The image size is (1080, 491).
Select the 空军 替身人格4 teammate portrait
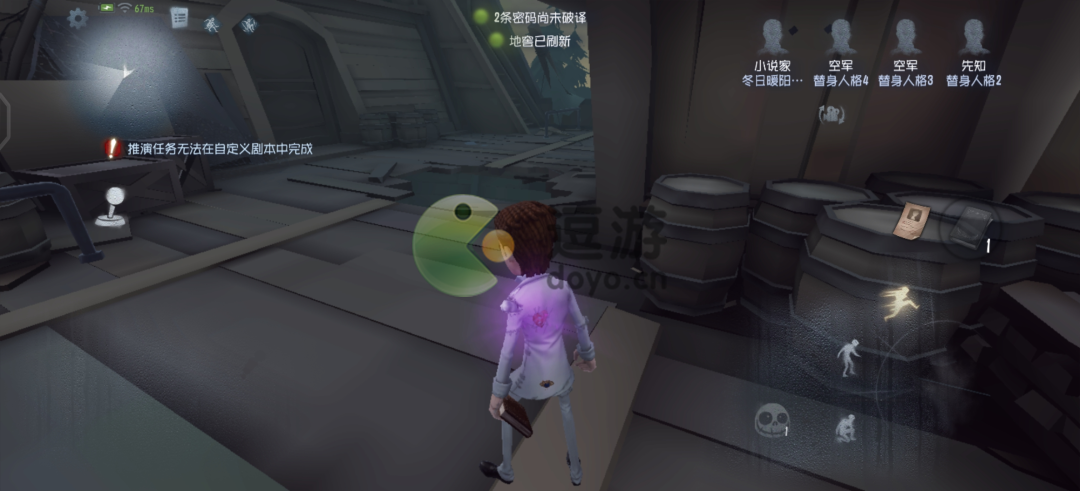(838, 38)
